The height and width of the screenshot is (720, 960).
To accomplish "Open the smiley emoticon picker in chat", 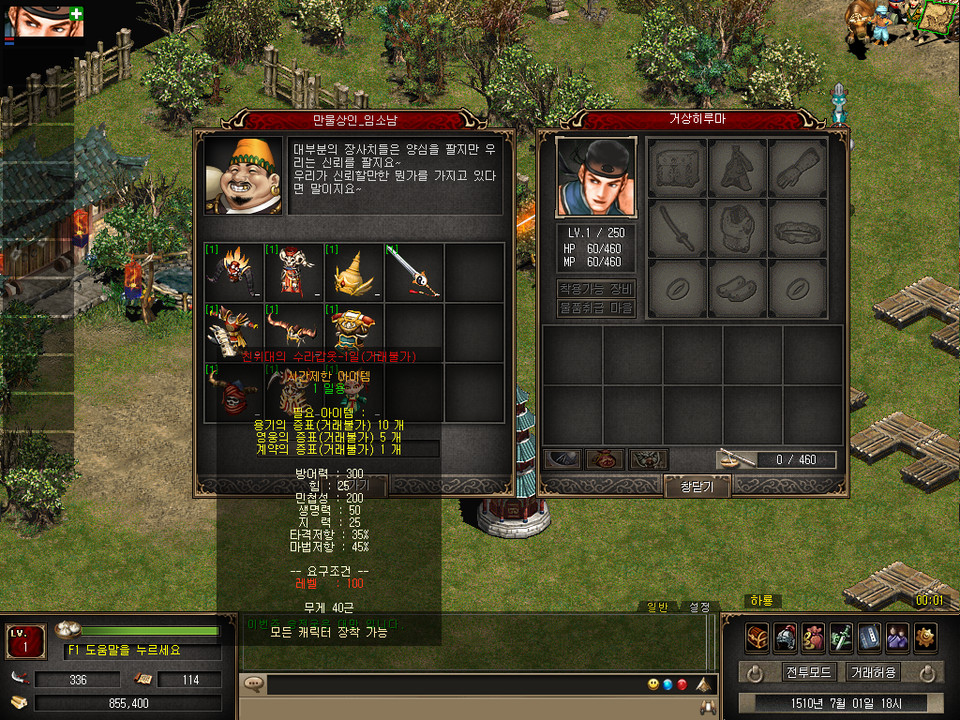I will (x=653, y=685).
